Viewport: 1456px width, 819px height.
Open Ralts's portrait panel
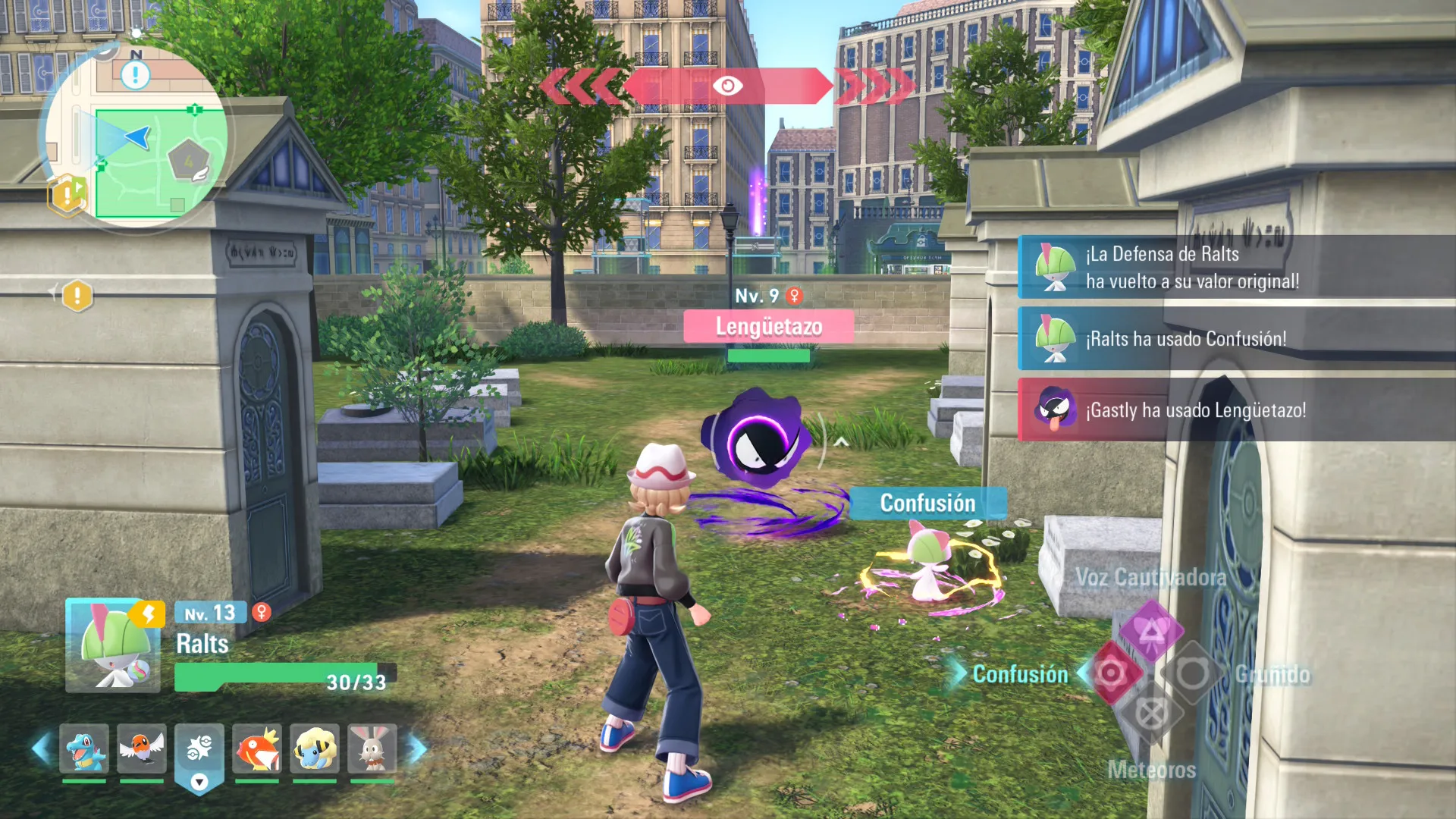(x=113, y=645)
